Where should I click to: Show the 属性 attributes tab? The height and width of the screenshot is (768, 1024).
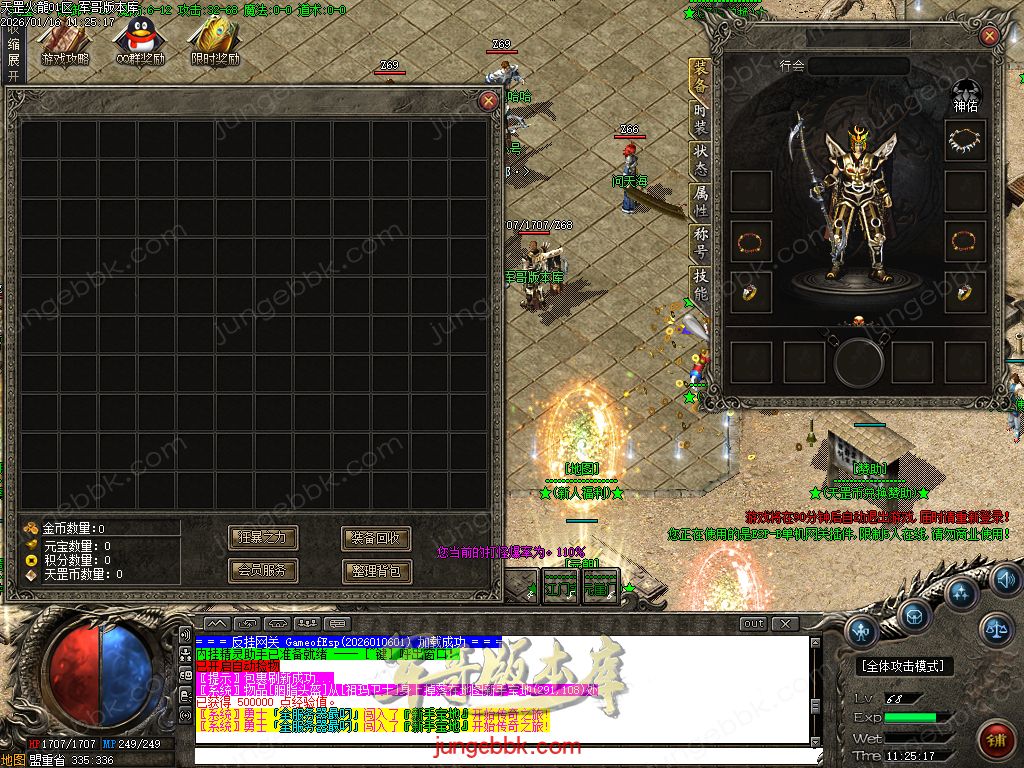click(700, 203)
